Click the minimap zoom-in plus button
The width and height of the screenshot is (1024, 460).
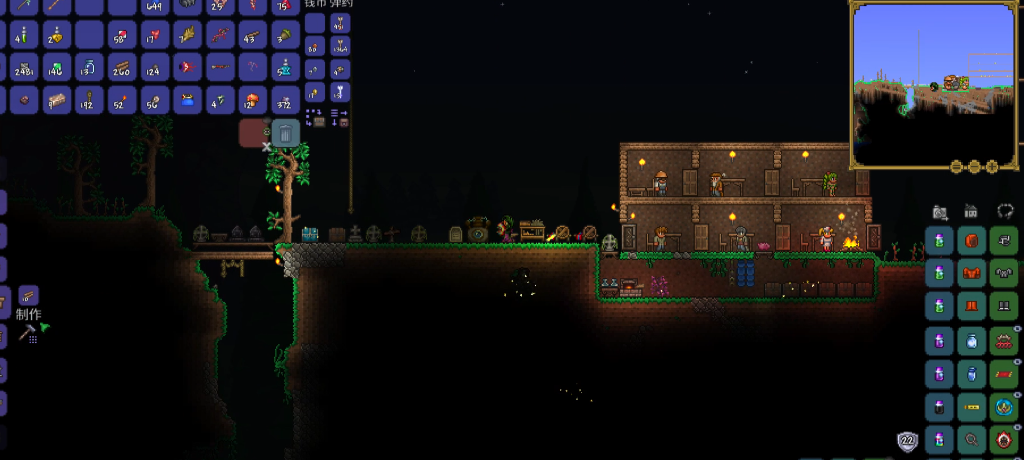click(991, 166)
